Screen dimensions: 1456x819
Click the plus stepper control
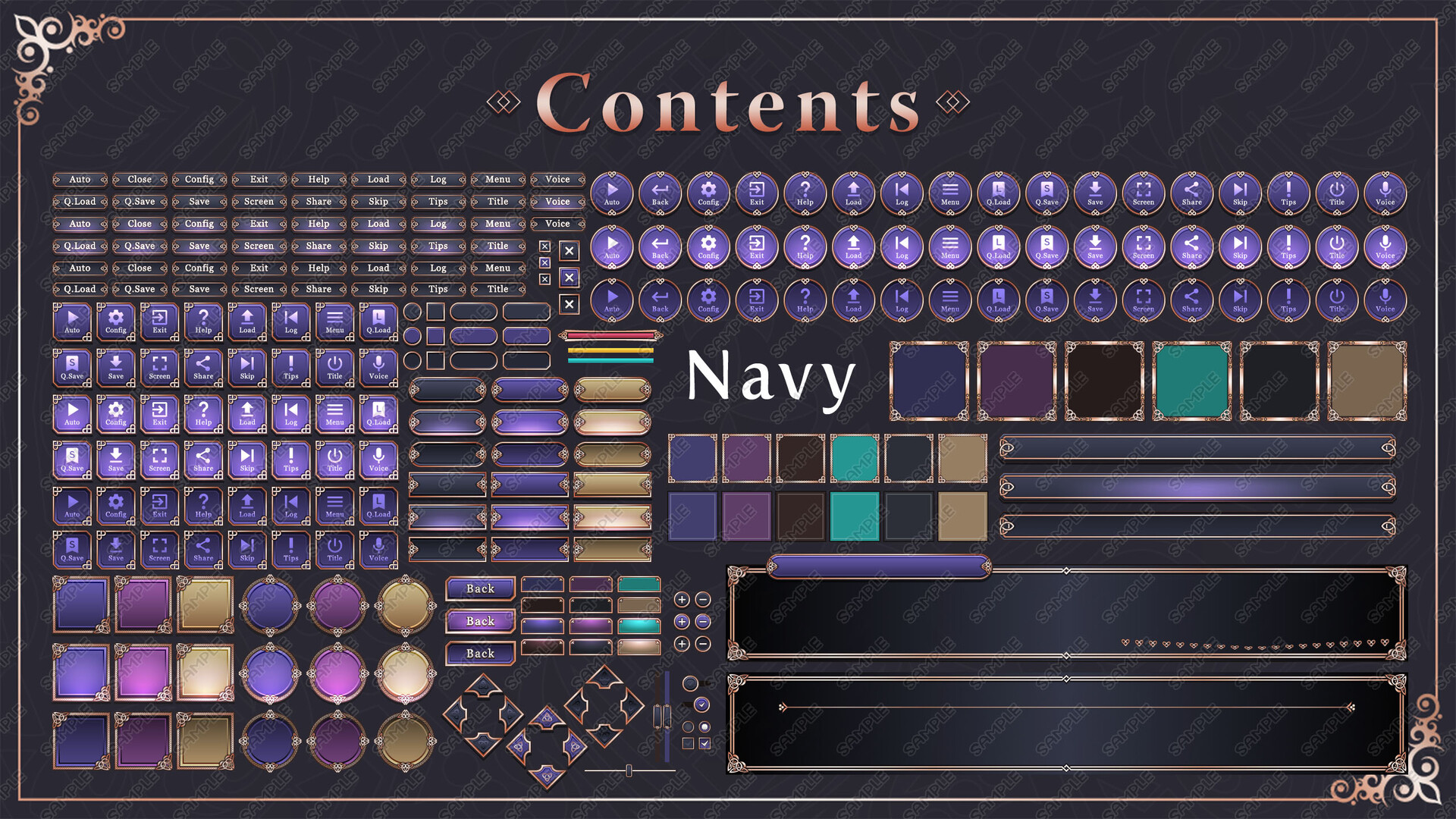click(x=683, y=599)
